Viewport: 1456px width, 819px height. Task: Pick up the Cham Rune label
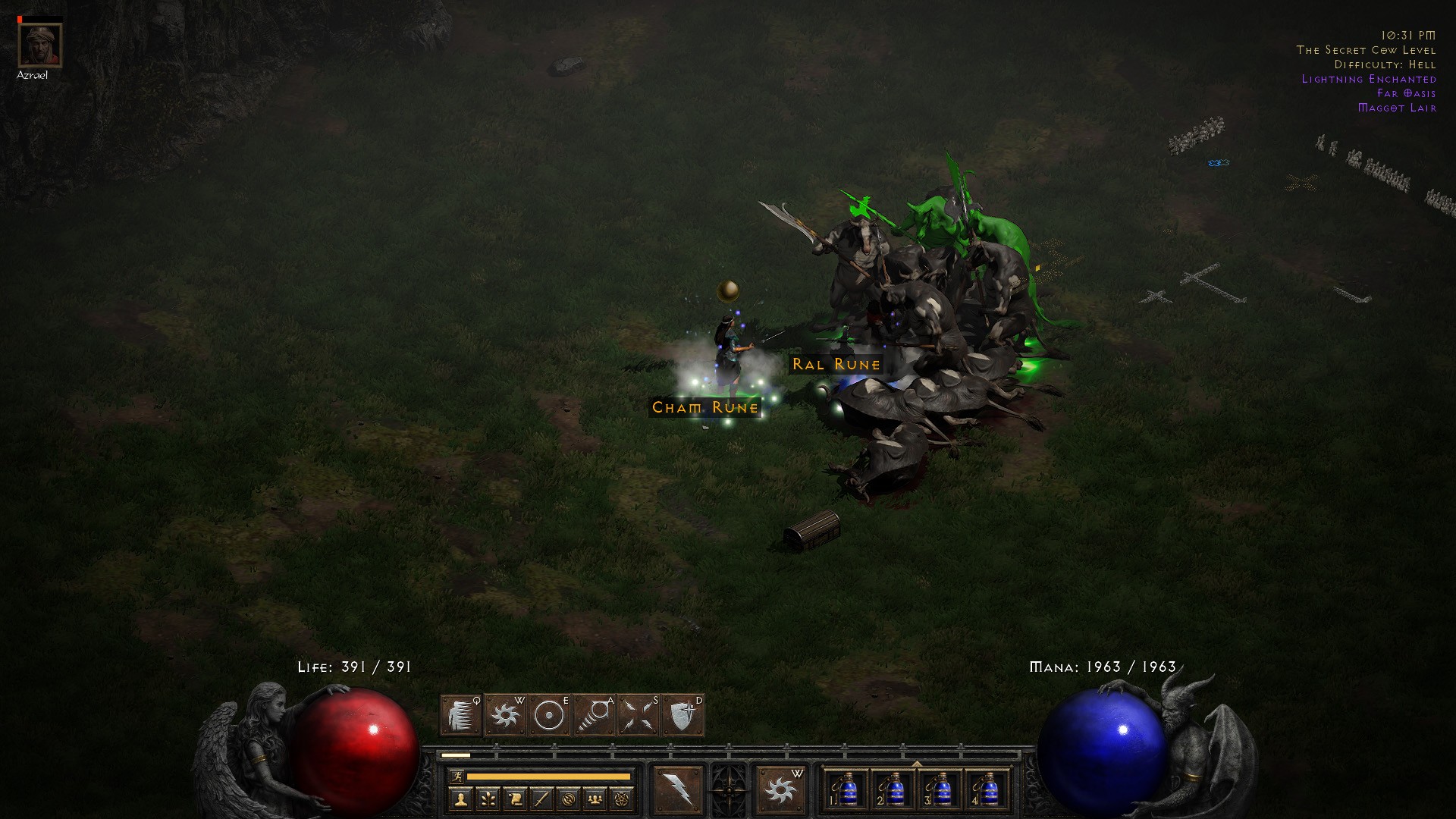click(705, 408)
